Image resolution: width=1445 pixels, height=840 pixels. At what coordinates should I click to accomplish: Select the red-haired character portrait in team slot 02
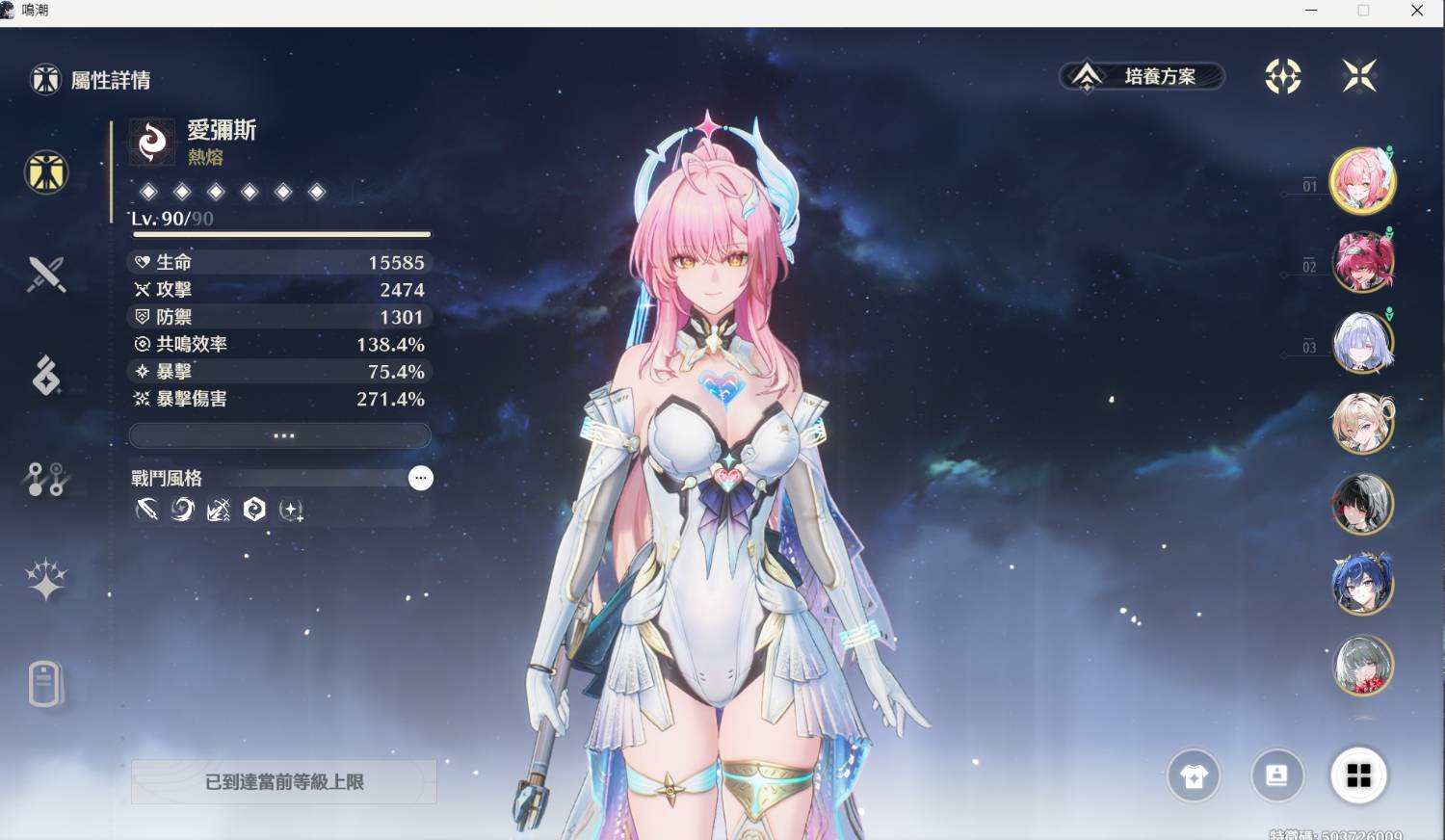coord(1362,261)
